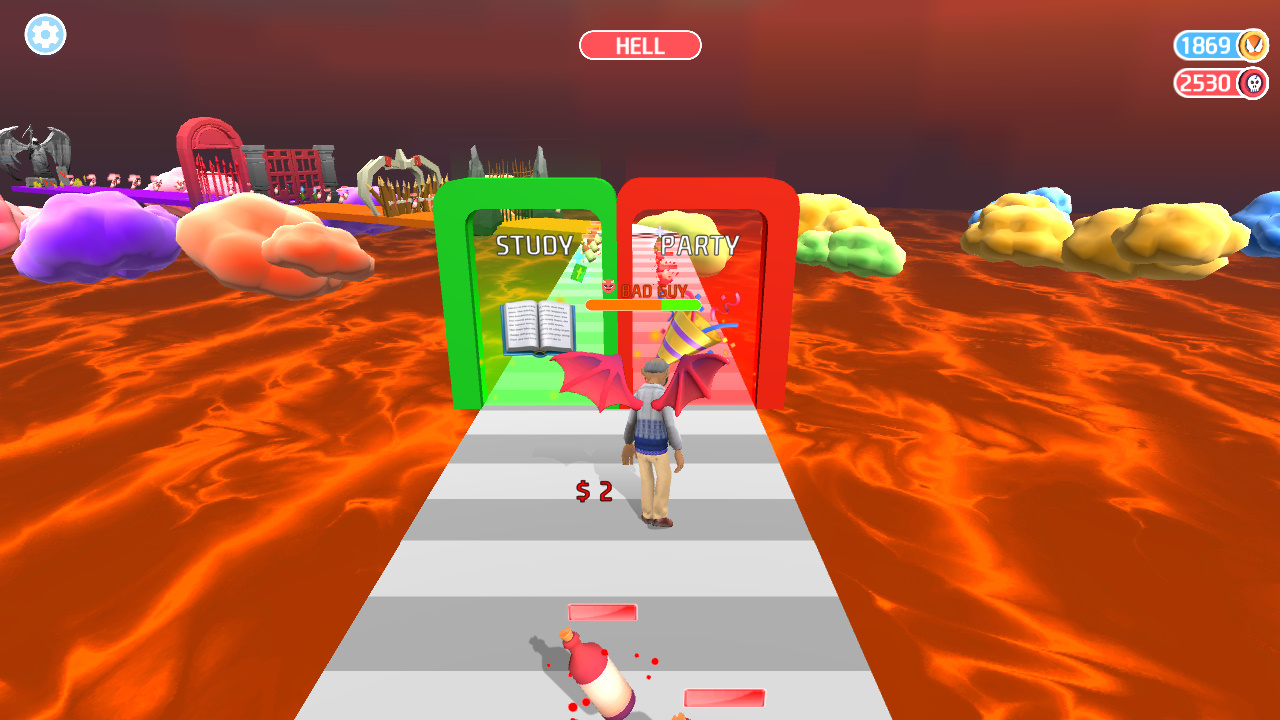This screenshot has height=720, width=1280.
Task: Tap the party popper pickup under PARTY
Action: click(x=684, y=335)
